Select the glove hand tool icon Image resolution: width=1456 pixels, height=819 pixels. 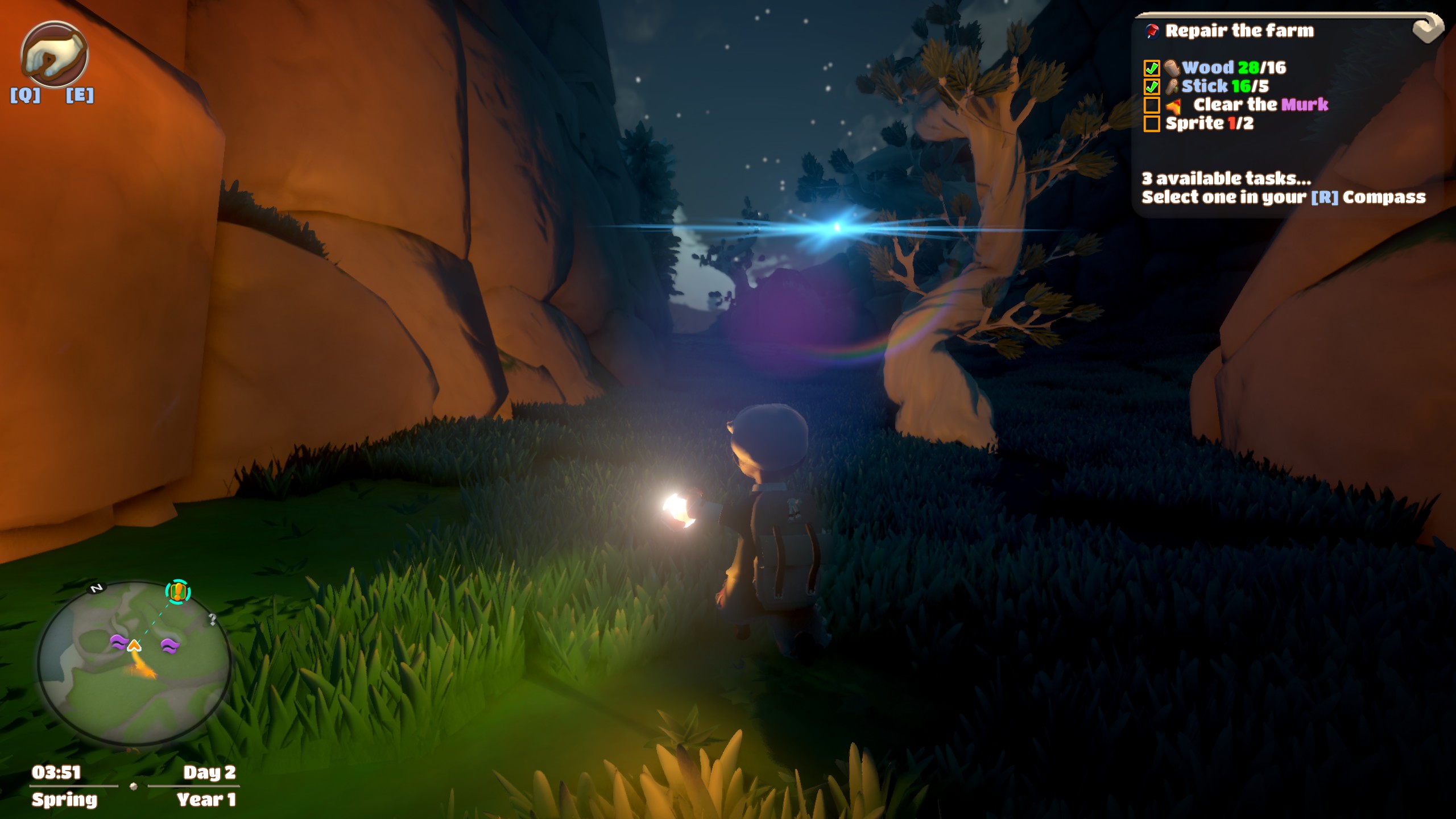54,55
